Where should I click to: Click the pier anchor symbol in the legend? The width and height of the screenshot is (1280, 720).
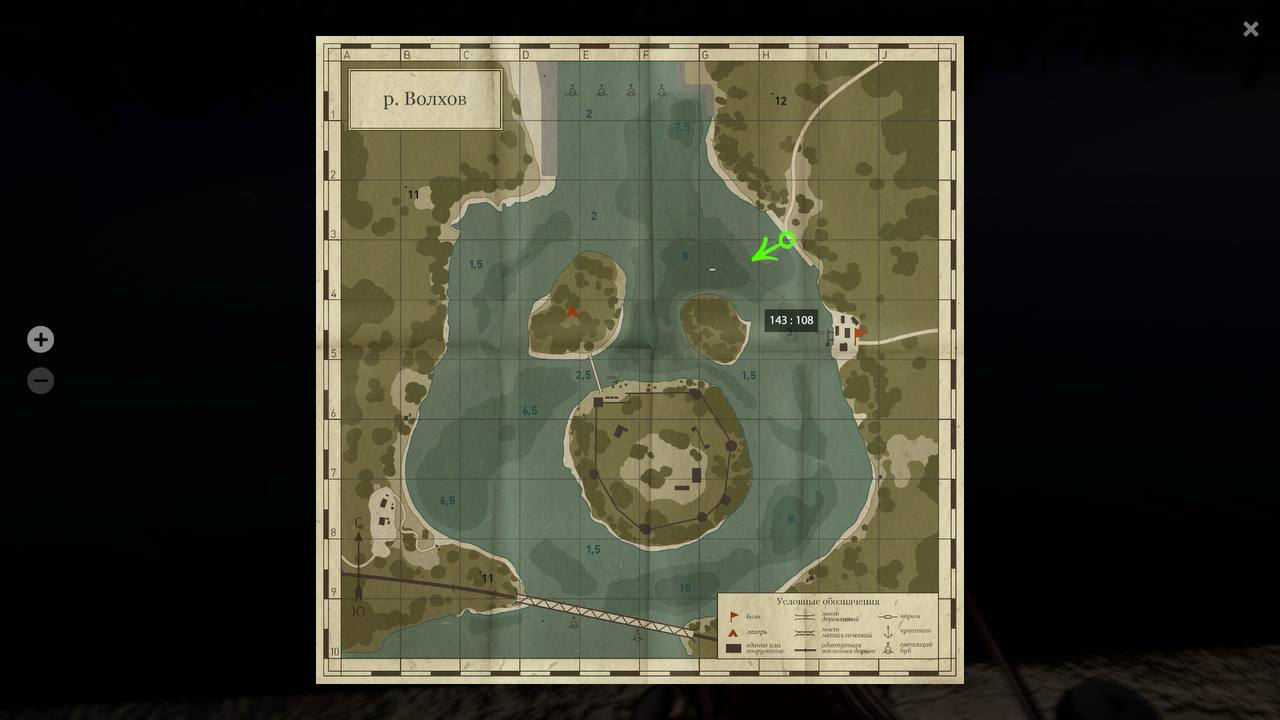pos(886,631)
